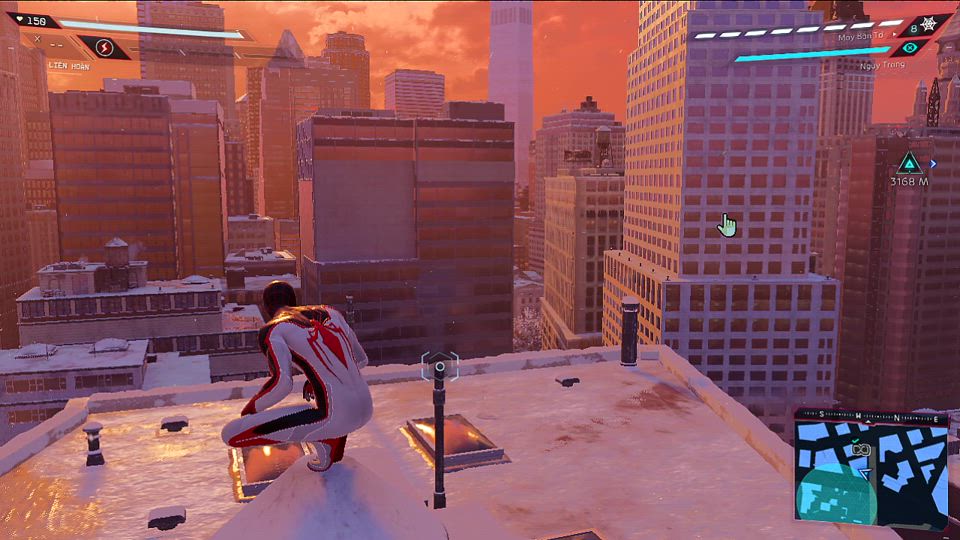
Task: Click the triangle objective waypoint marker
Action: point(908,163)
